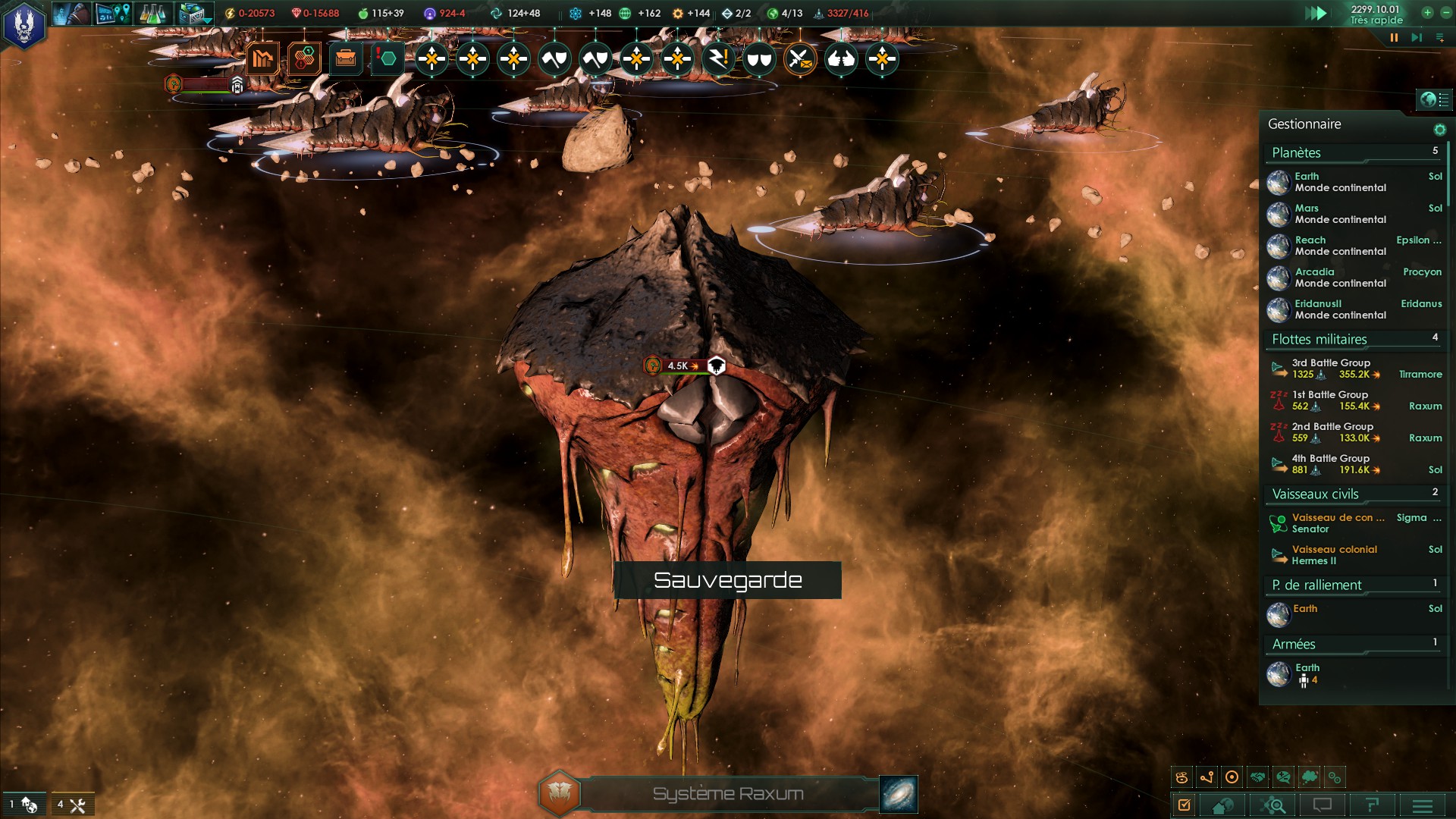This screenshot has height=819, width=1456.
Task: Open the galaxy map button
Action: (899, 794)
